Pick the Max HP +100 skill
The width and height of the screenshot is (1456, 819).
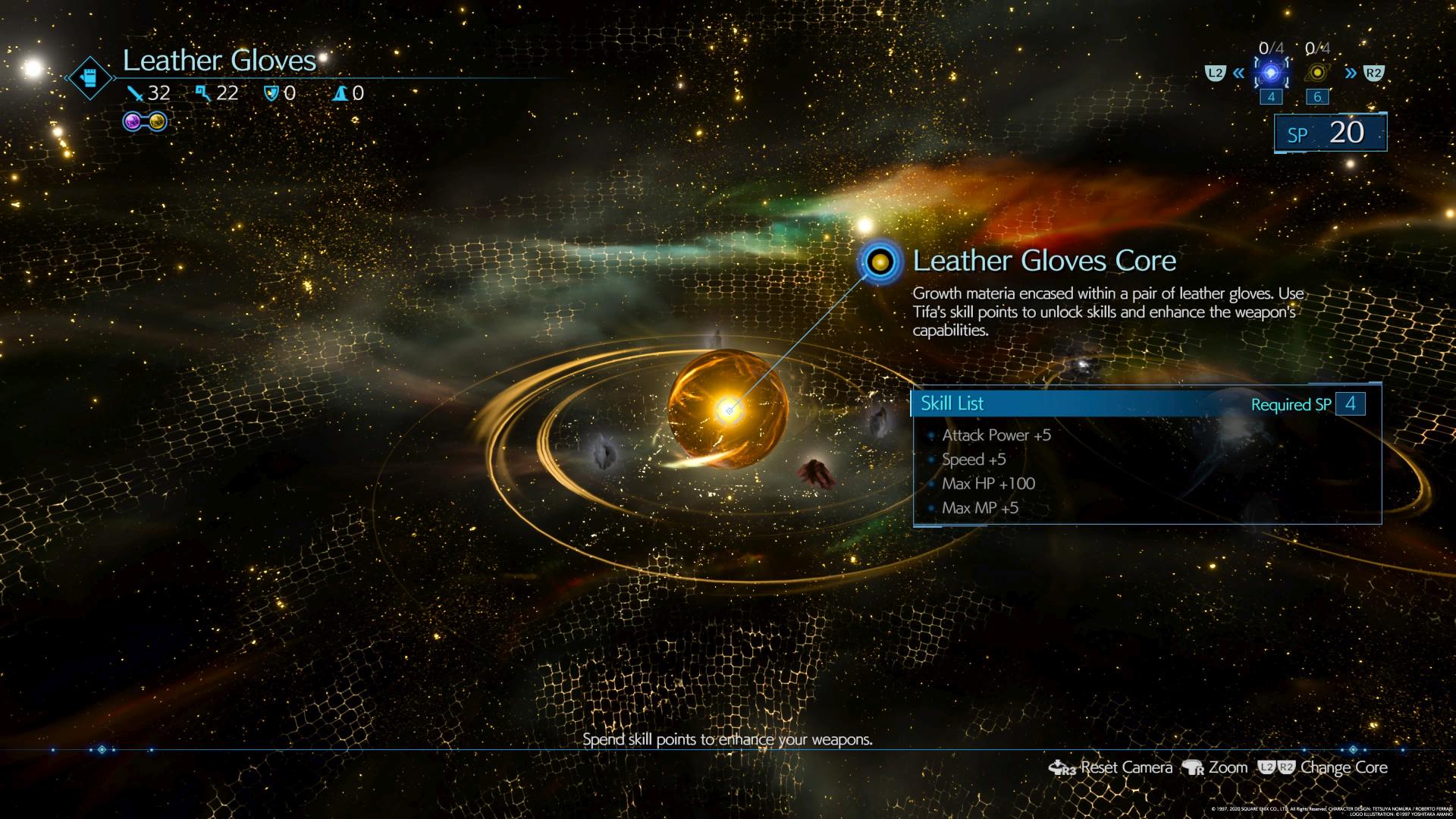pyautogui.click(x=988, y=484)
